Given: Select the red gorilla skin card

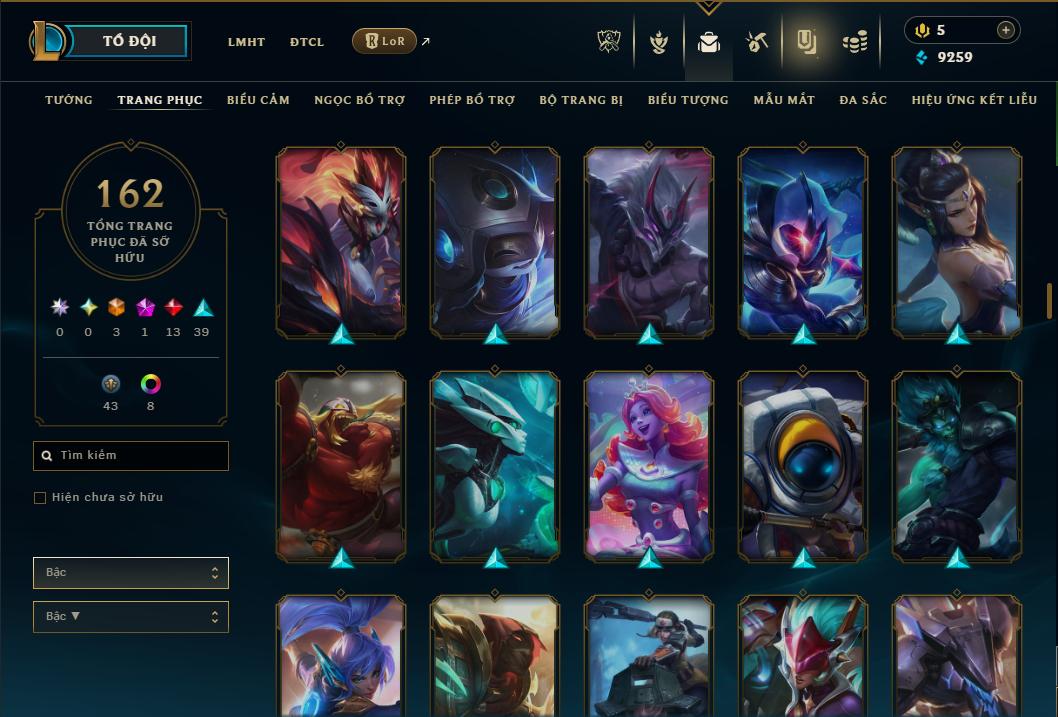Looking at the screenshot, I should (341, 465).
